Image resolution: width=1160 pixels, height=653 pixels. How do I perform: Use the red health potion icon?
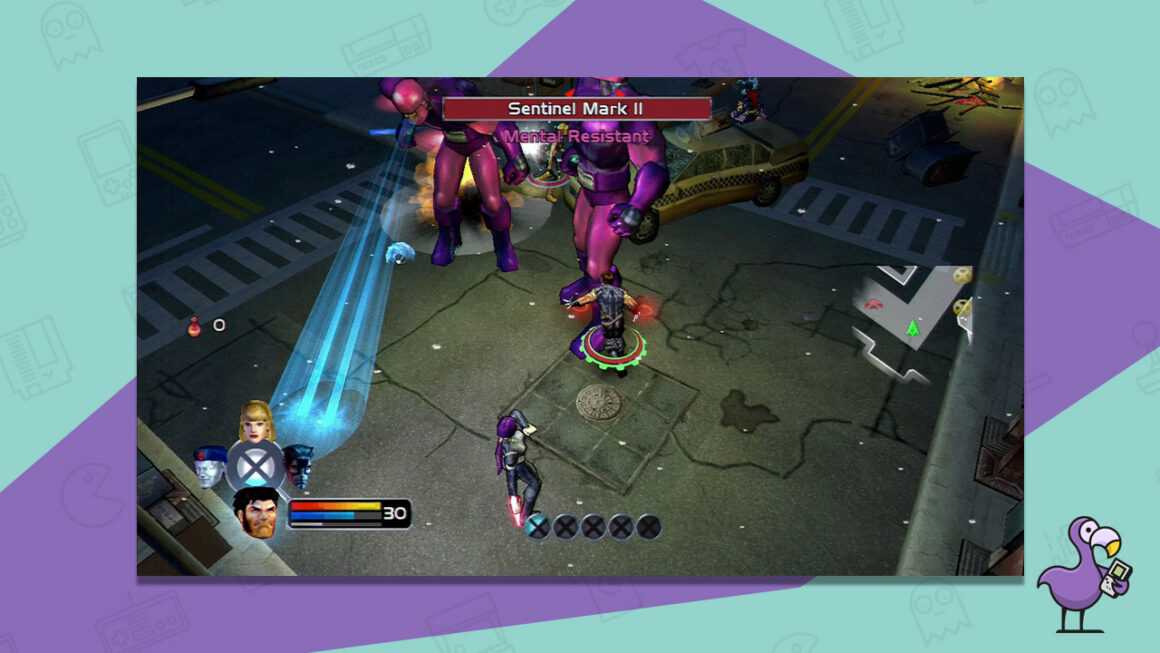[194, 325]
